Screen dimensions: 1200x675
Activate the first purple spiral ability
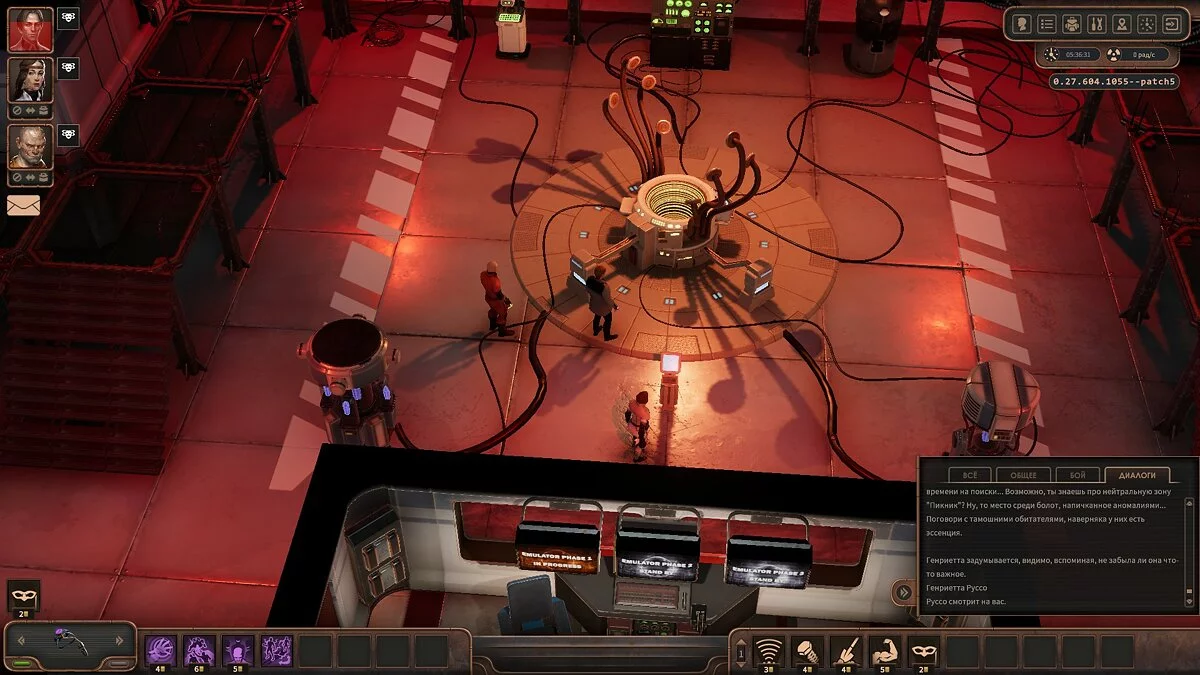click(x=161, y=650)
